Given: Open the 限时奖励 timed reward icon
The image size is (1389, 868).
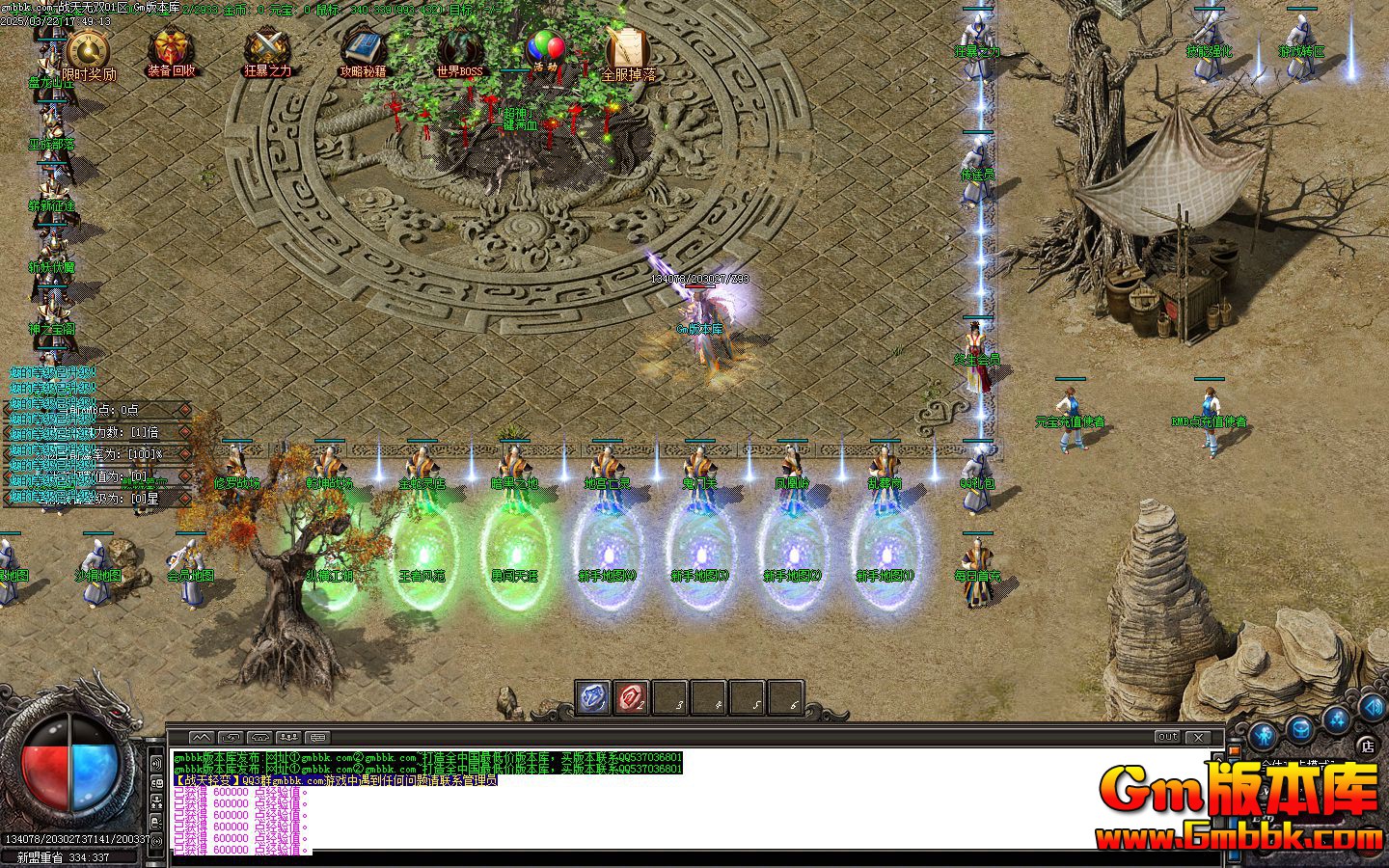Looking at the screenshot, I should pyautogui.click(x=88, y=51).
